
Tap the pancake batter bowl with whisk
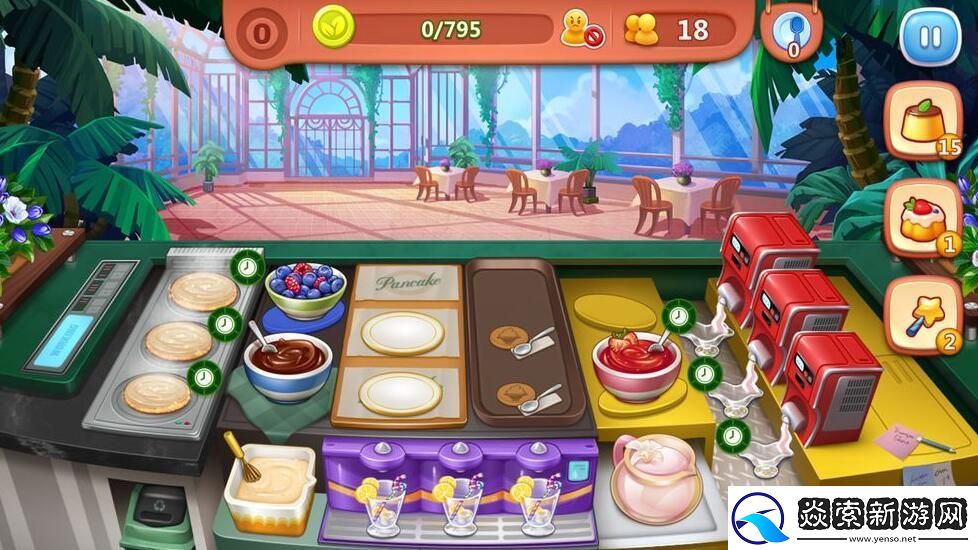tap(267, 483)
